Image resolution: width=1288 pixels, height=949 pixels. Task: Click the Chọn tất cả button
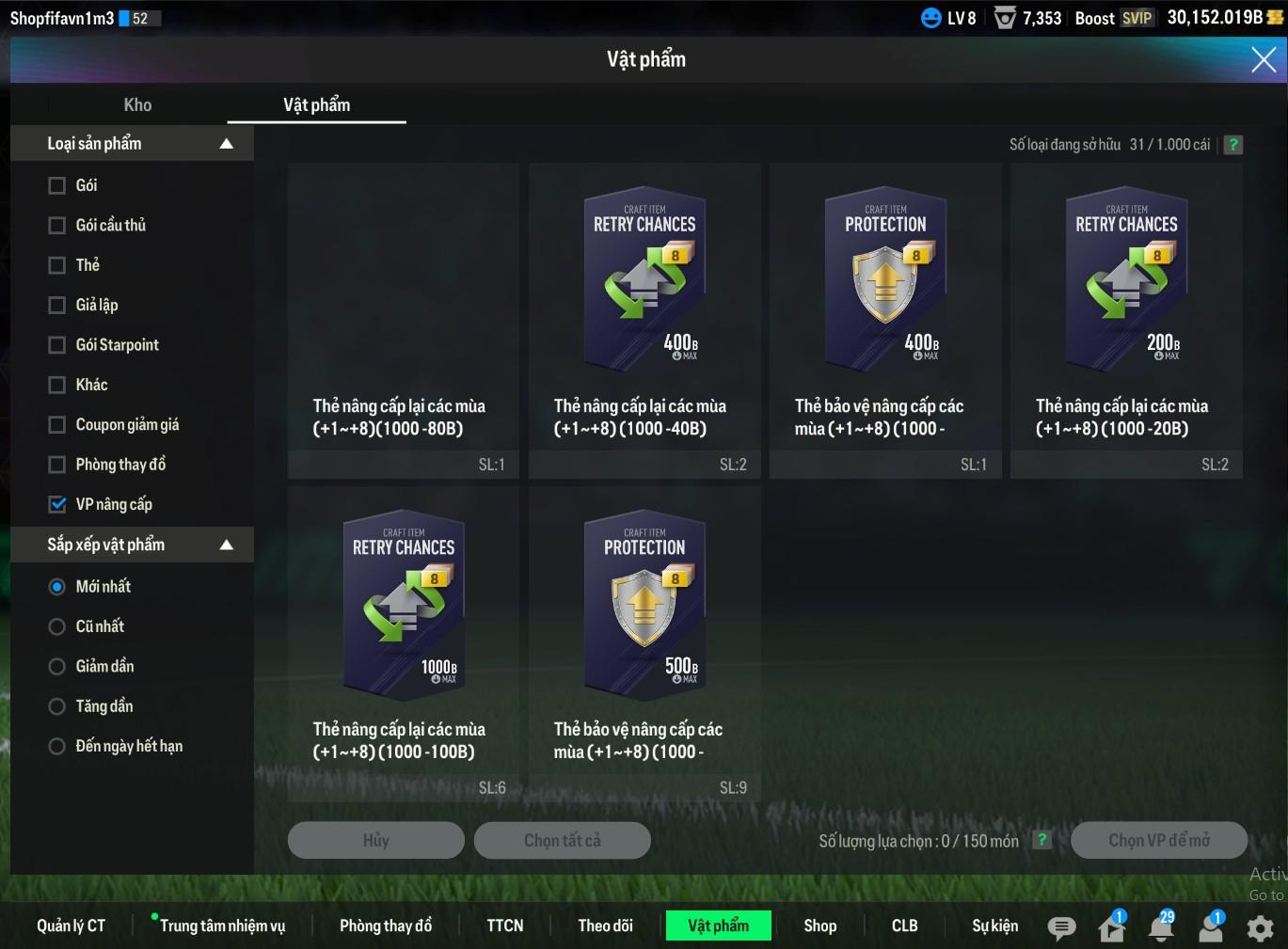click(562, 840)
